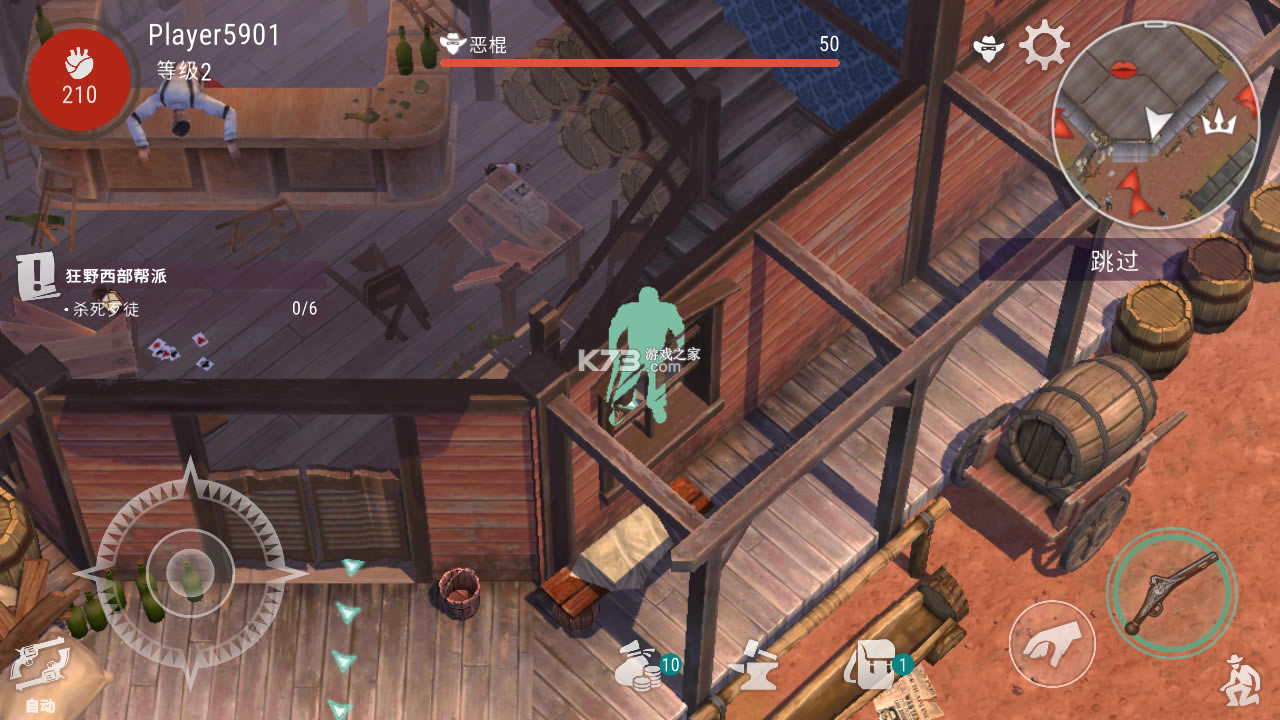Open settings with the gear icon
Viewport: 1280px width, 720px height.
pyautogui.click(x=1044, y=45)
